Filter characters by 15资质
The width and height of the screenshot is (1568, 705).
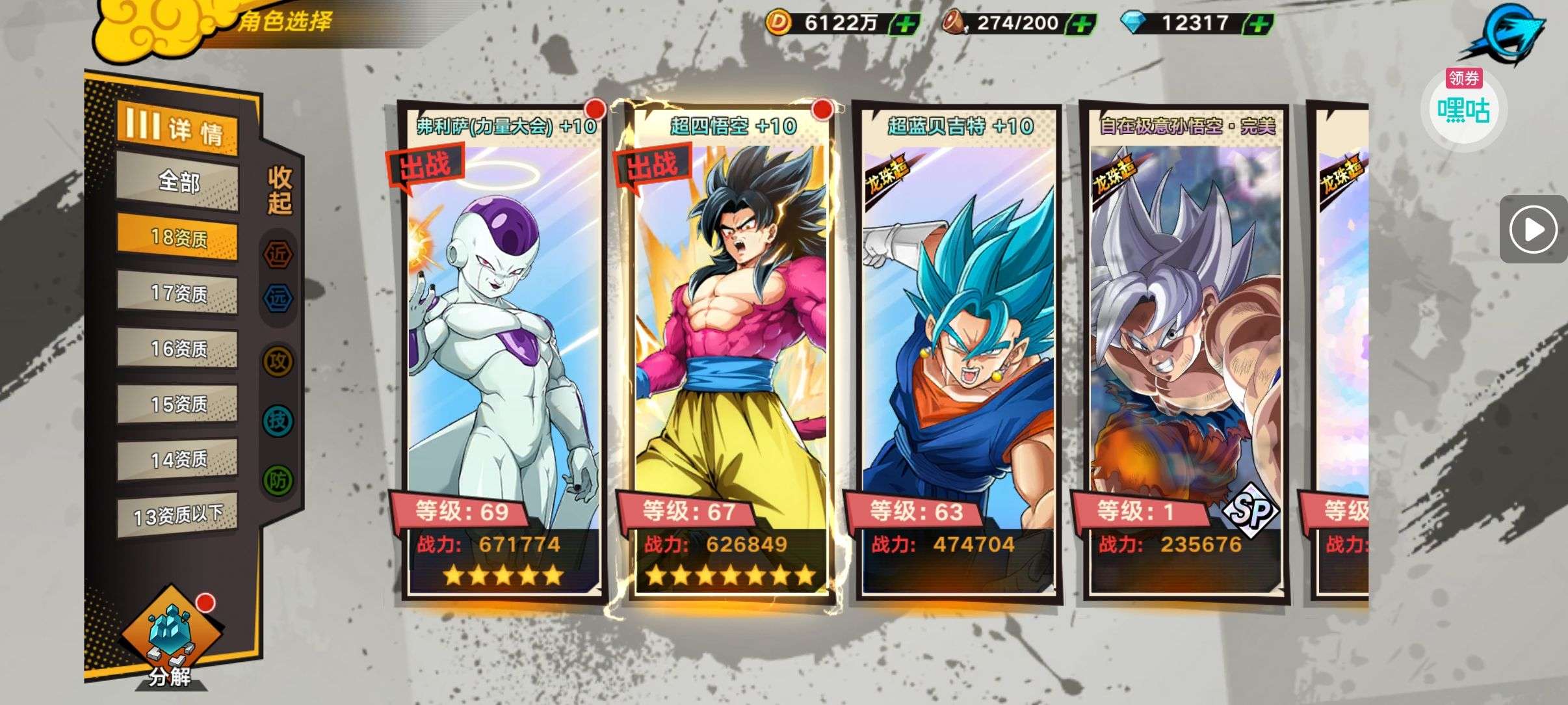pos(178,405)
